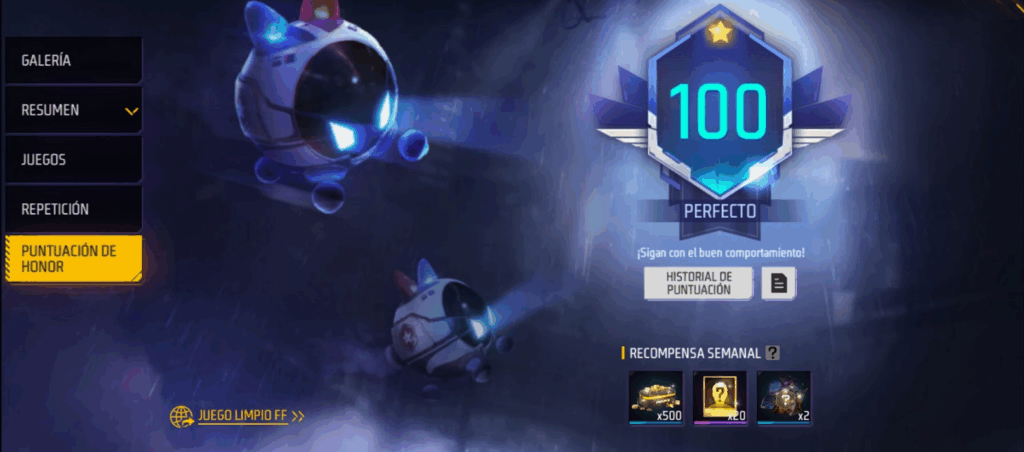Inspect the x20 golden mystery card reward

coord(720,397)
